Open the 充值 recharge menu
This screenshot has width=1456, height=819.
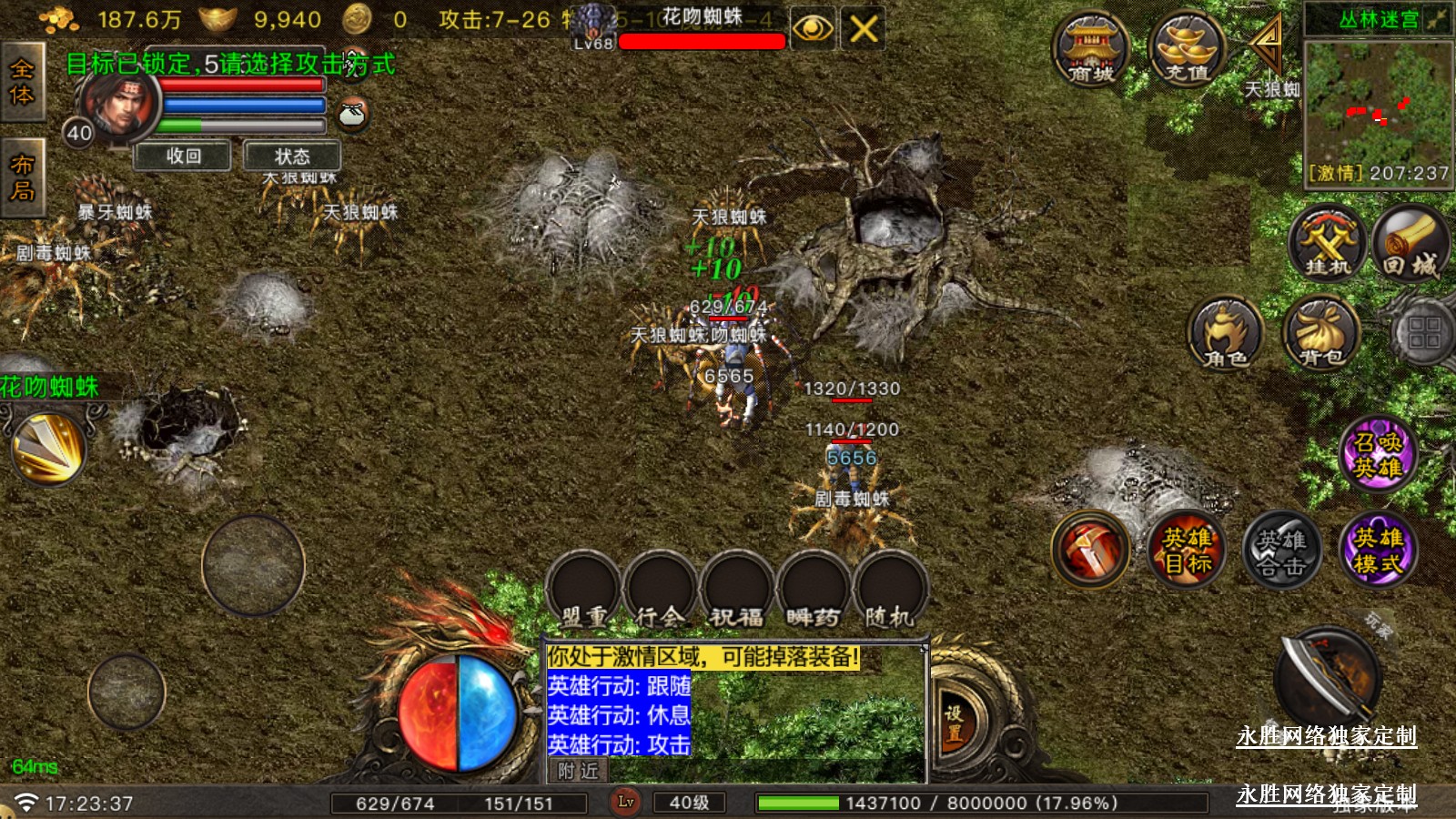tap(1187, 50)
